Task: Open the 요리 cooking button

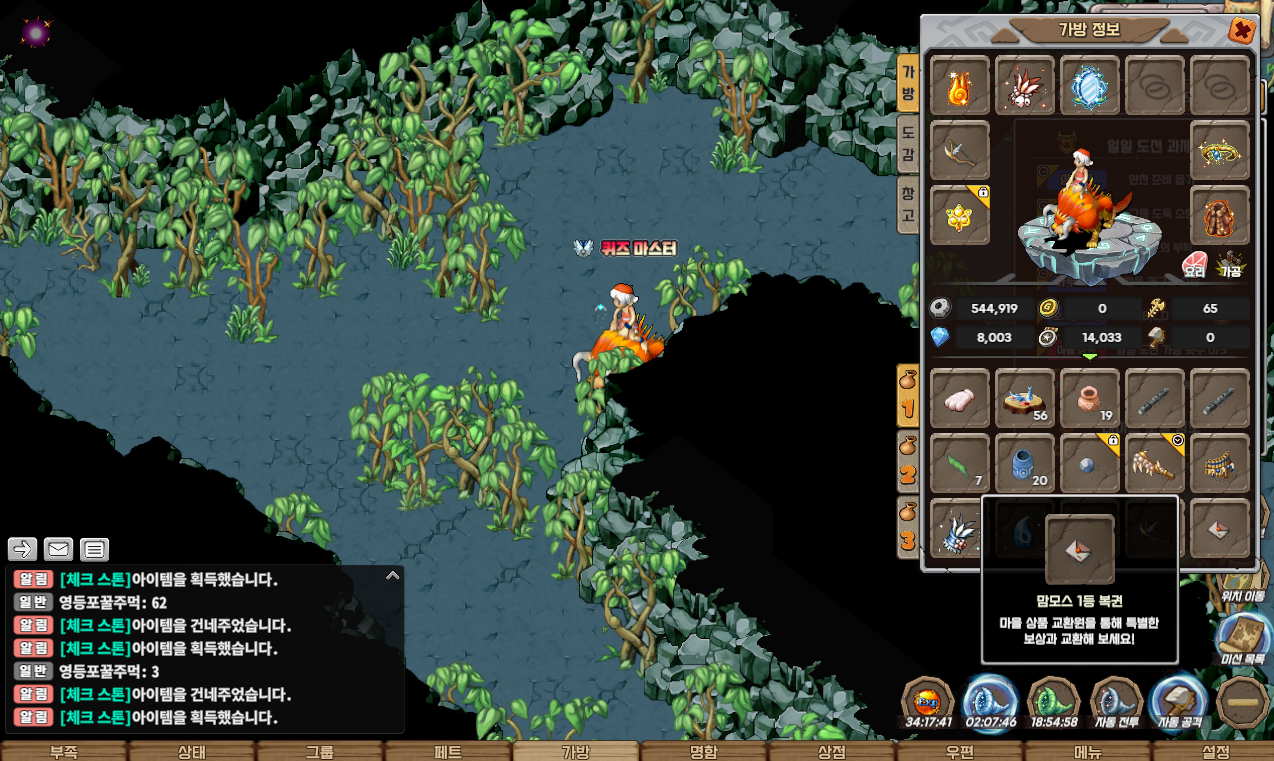Action: pos(1194,264)
